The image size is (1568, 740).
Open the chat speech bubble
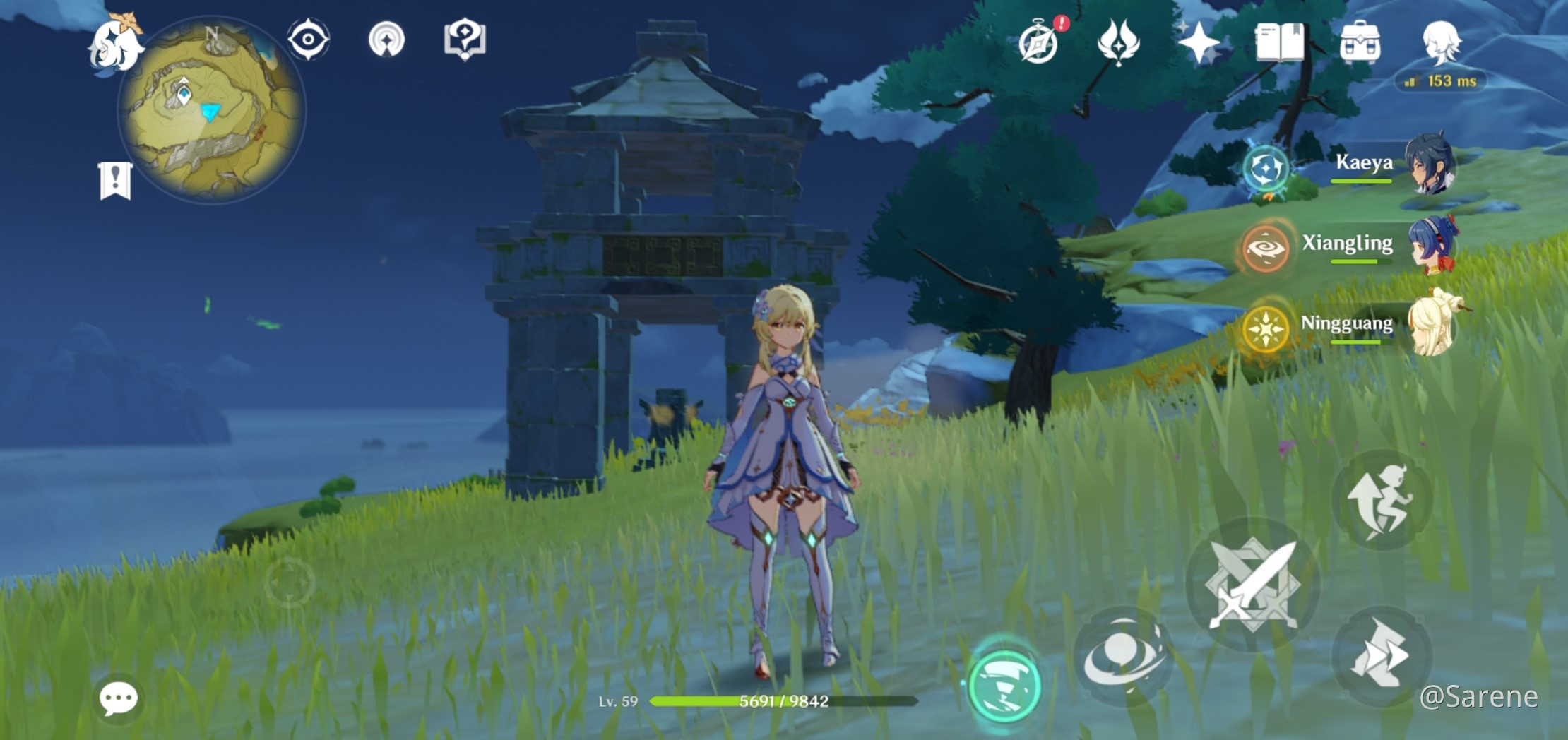pos(118,699)
